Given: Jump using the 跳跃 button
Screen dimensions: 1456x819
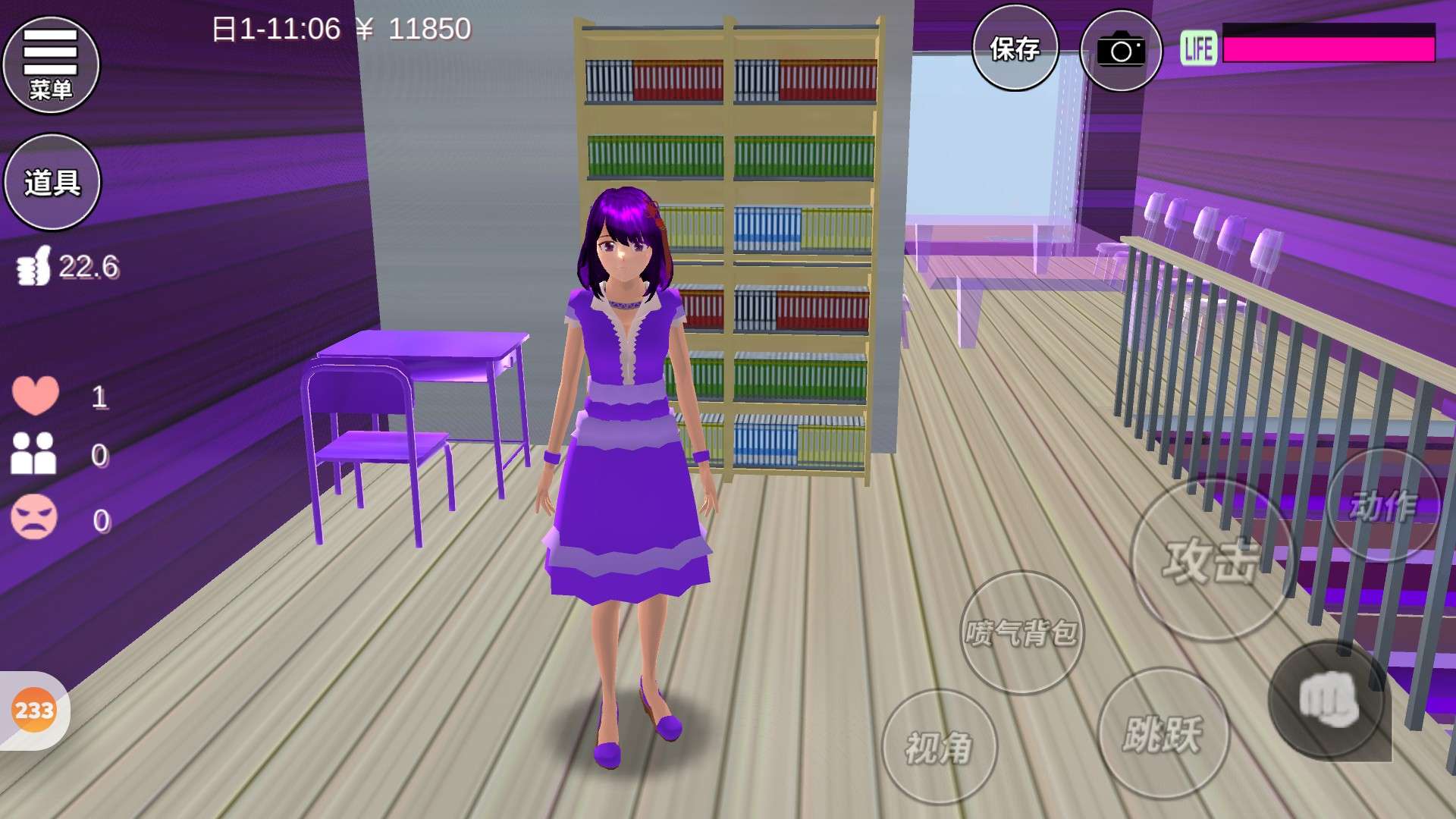Looking at the screenshot, I should click(1163, 733).
